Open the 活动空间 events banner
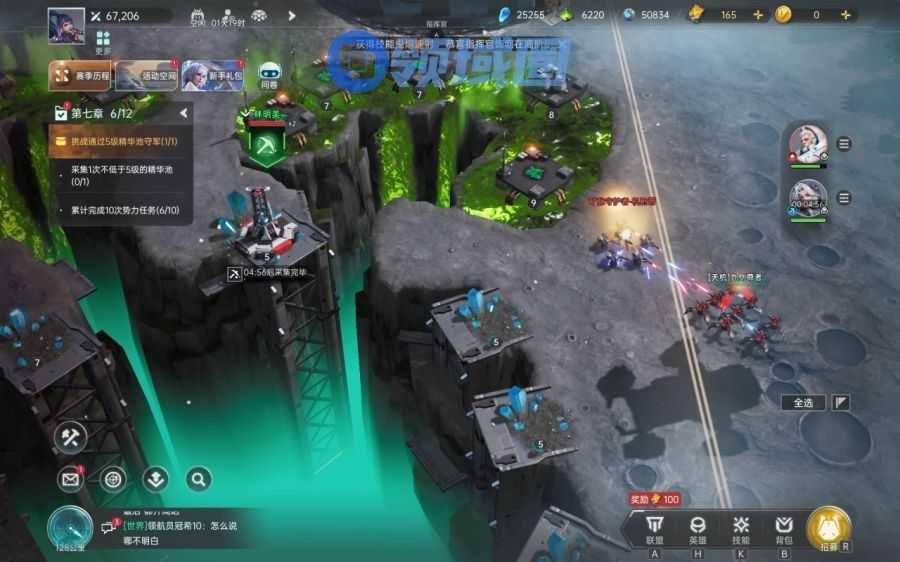900x562 pixels. pyautogui.click(x=146, y=75)
